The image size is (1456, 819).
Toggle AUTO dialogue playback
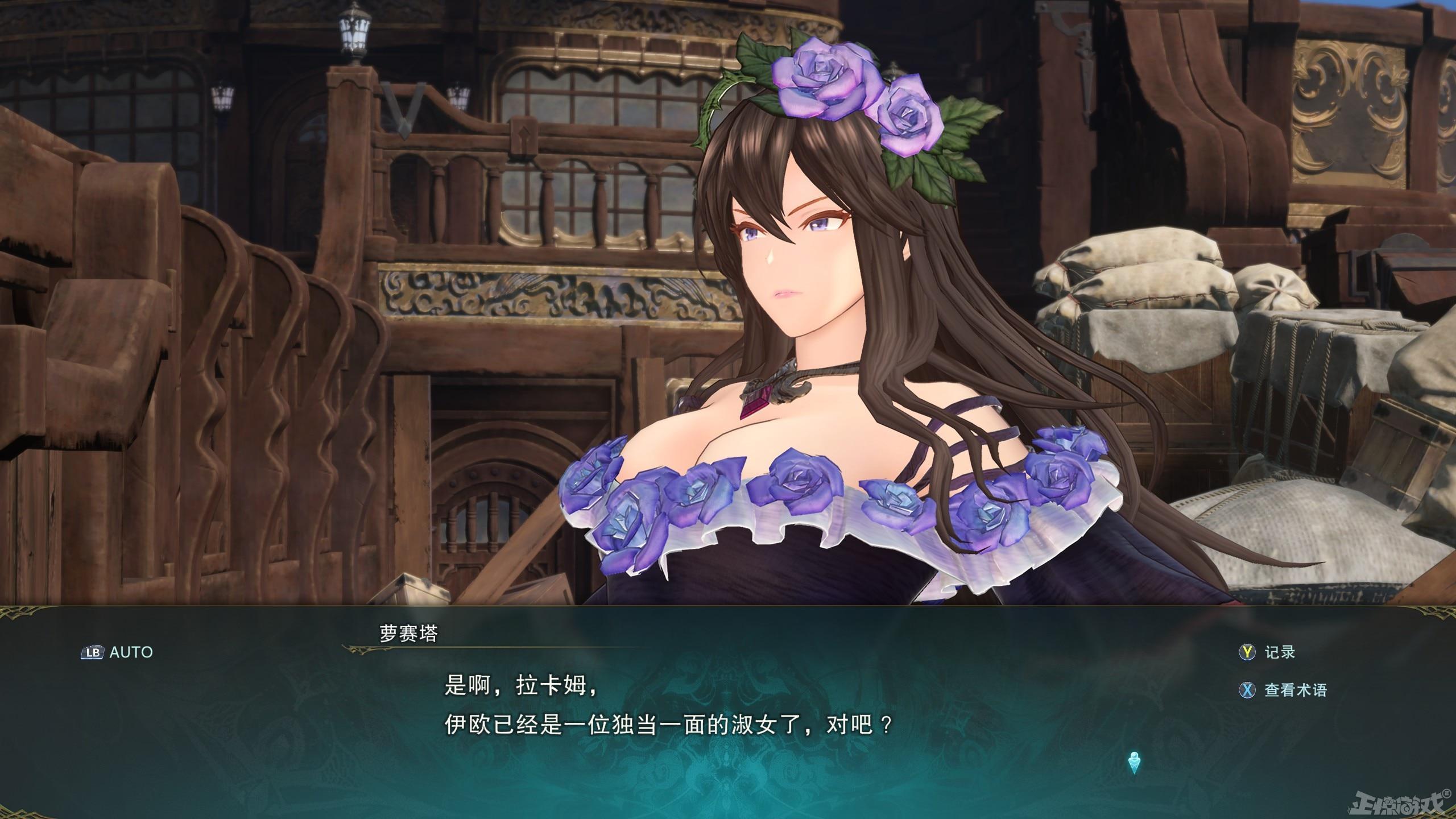point(117,652)
